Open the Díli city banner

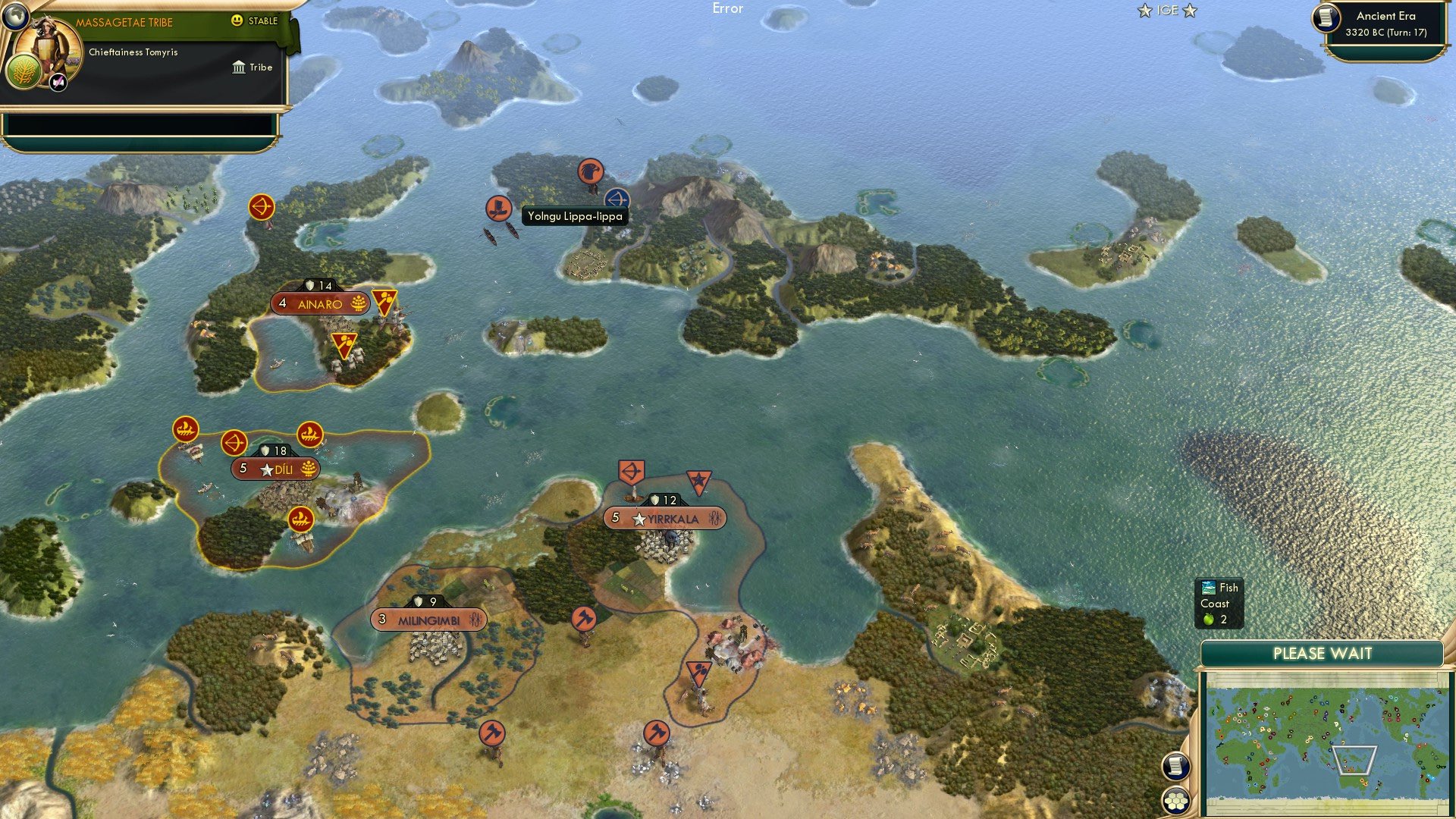(x=275, y=469)
